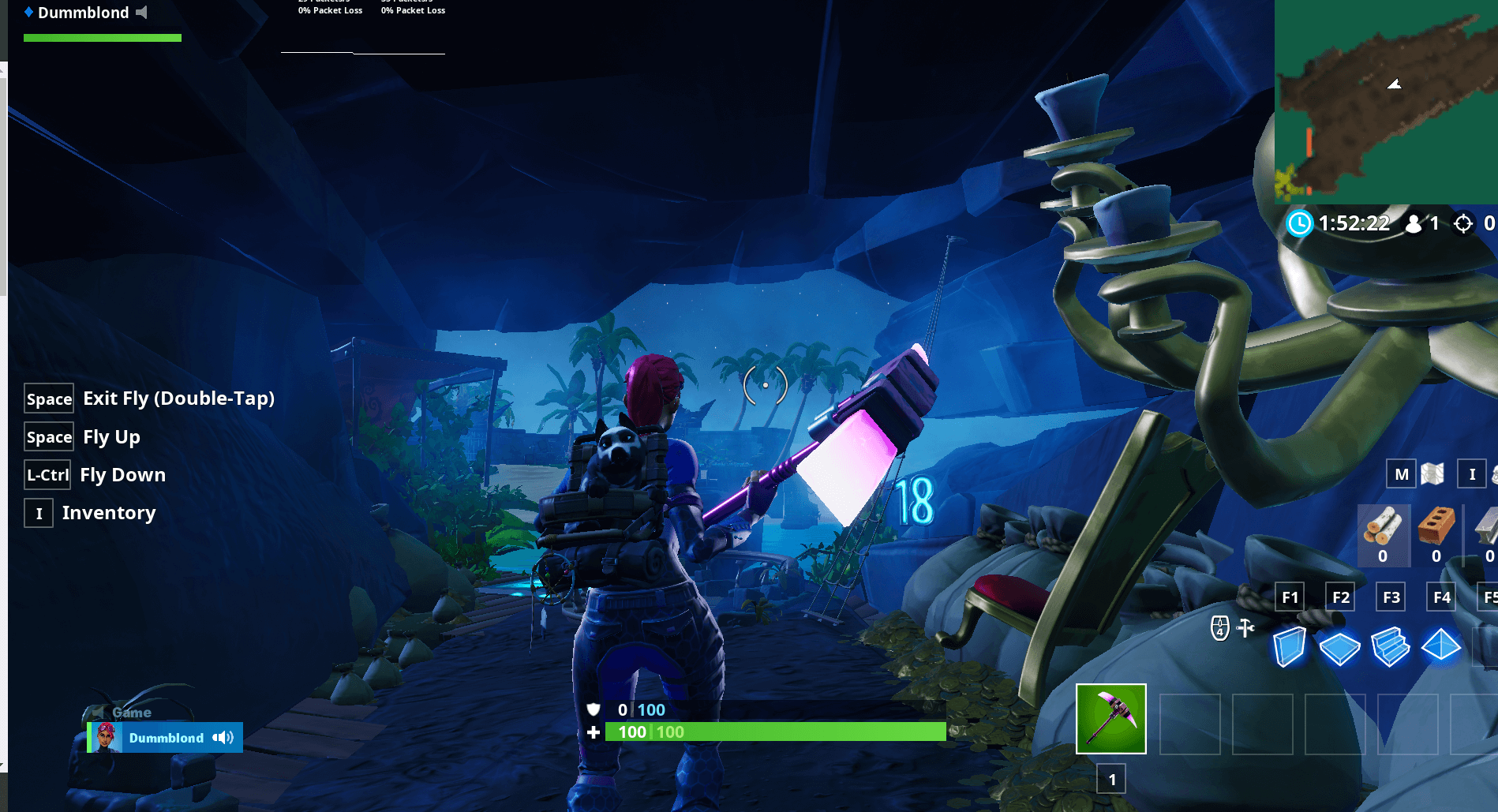The image size is (1498, 812).
Task: Open the map with the M button
Action: point(1401,474)
